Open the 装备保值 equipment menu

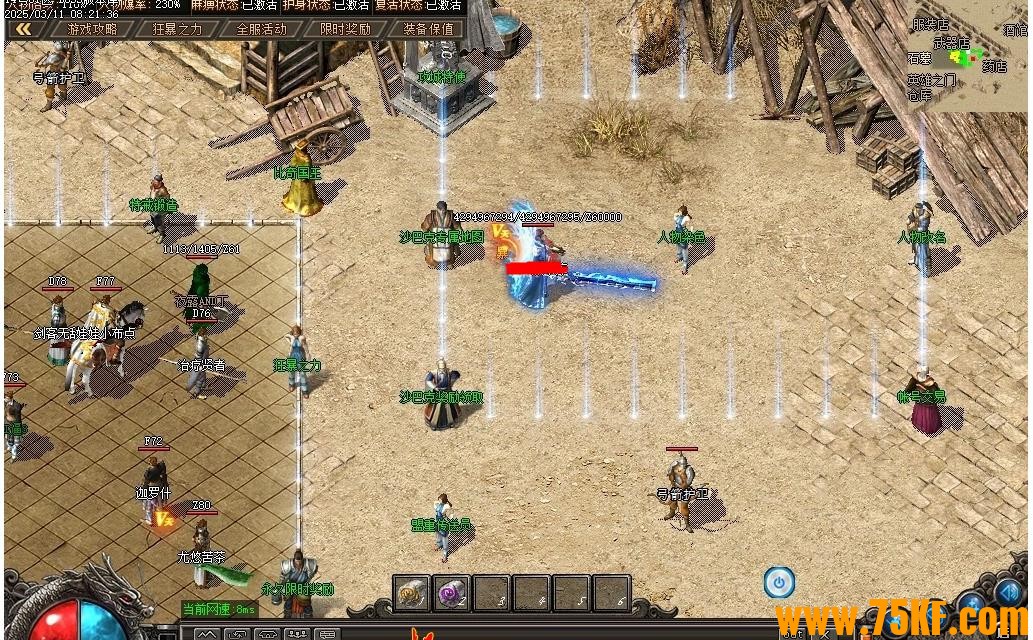(429, 29)
